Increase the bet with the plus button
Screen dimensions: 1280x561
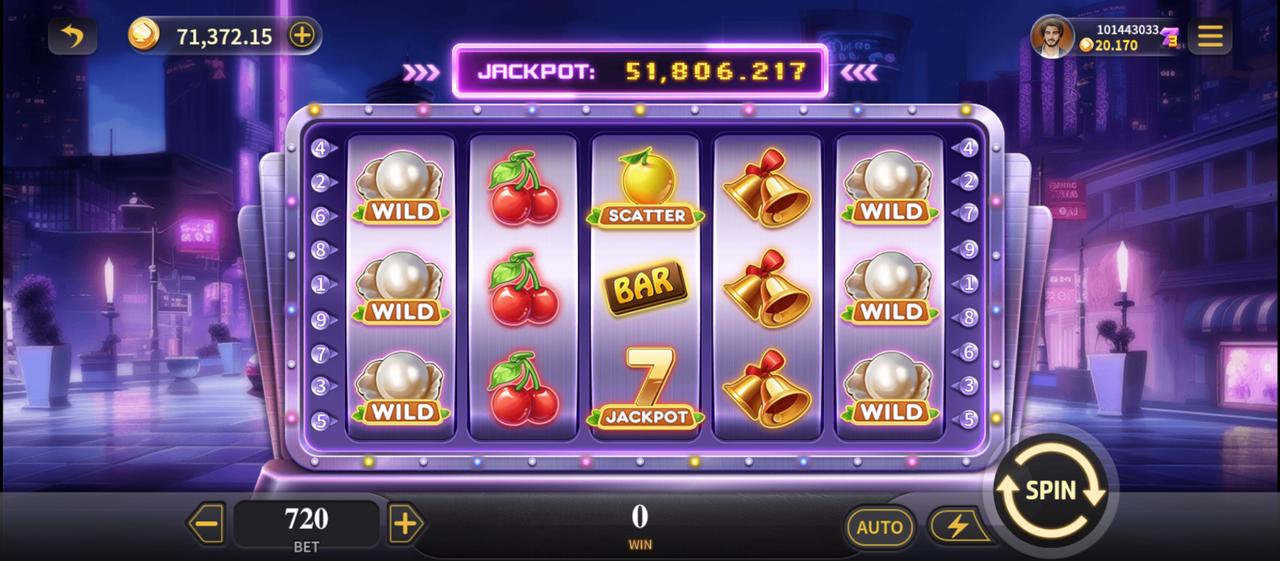click(404, 524)
